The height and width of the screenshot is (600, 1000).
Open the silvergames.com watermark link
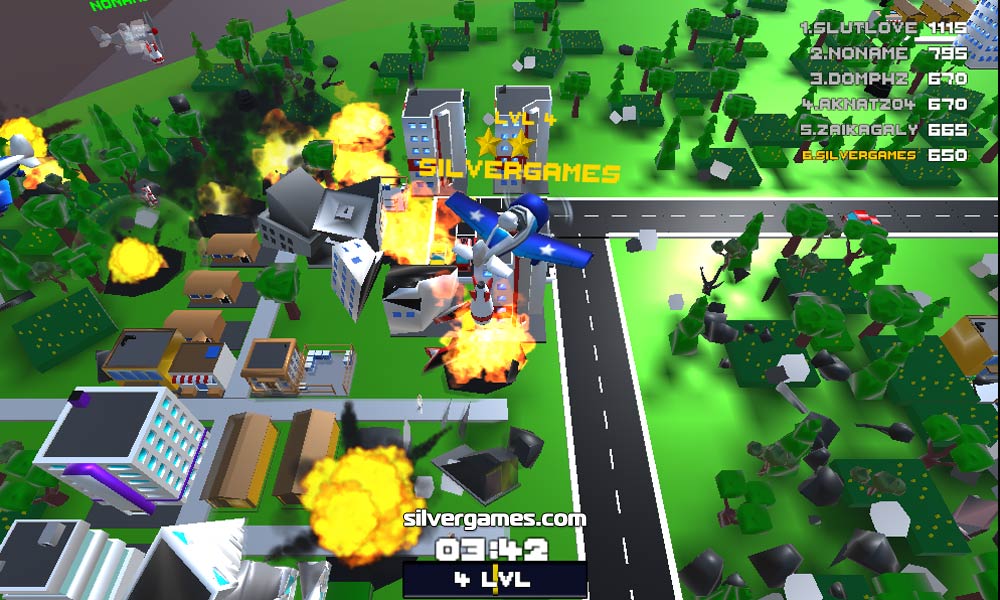[494, 519]
